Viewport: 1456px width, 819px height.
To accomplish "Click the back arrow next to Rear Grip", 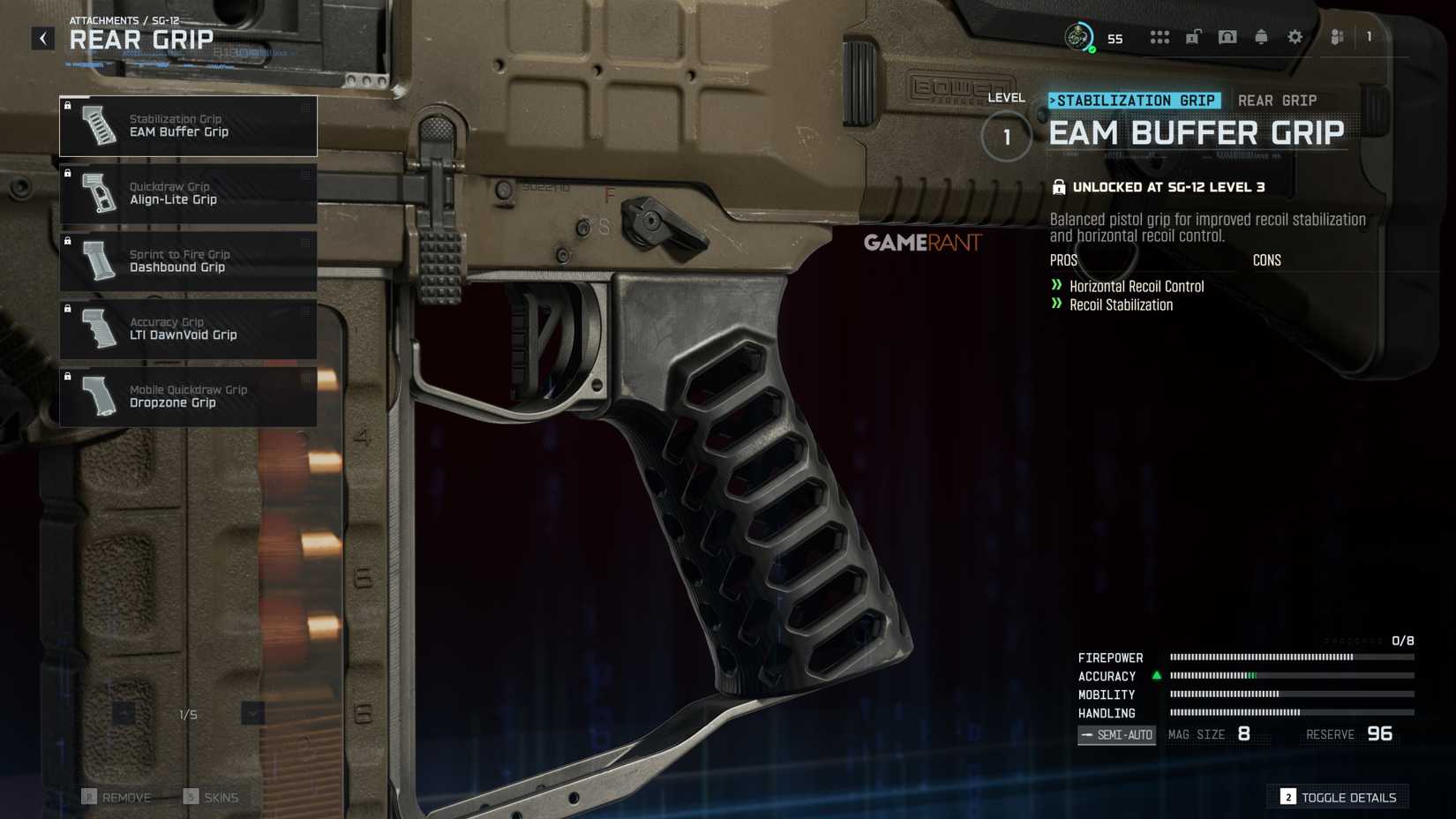I will click(x=41, y=38).
